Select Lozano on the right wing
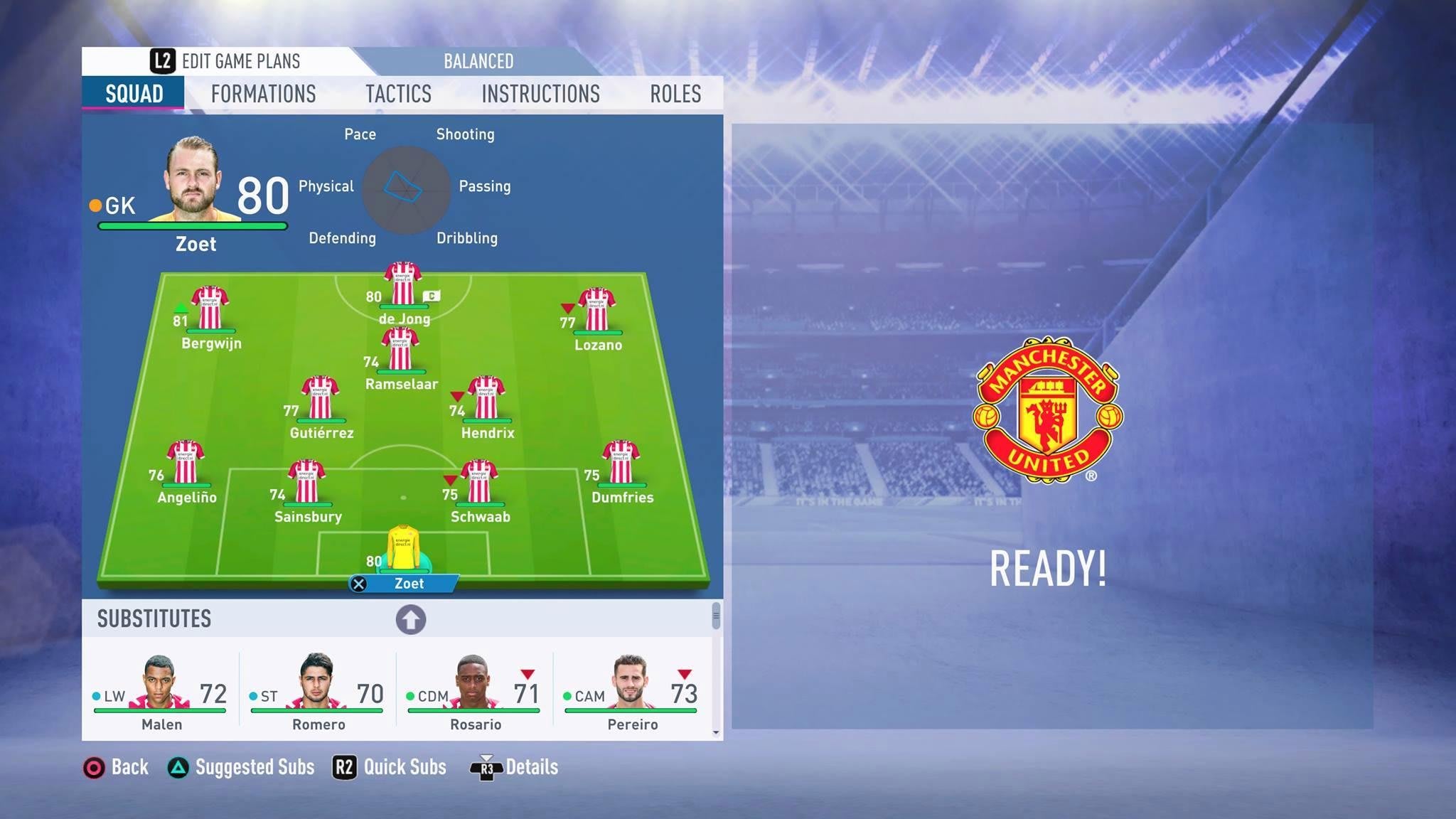Viewport: 1456px width, 819px height. (596, 309)
